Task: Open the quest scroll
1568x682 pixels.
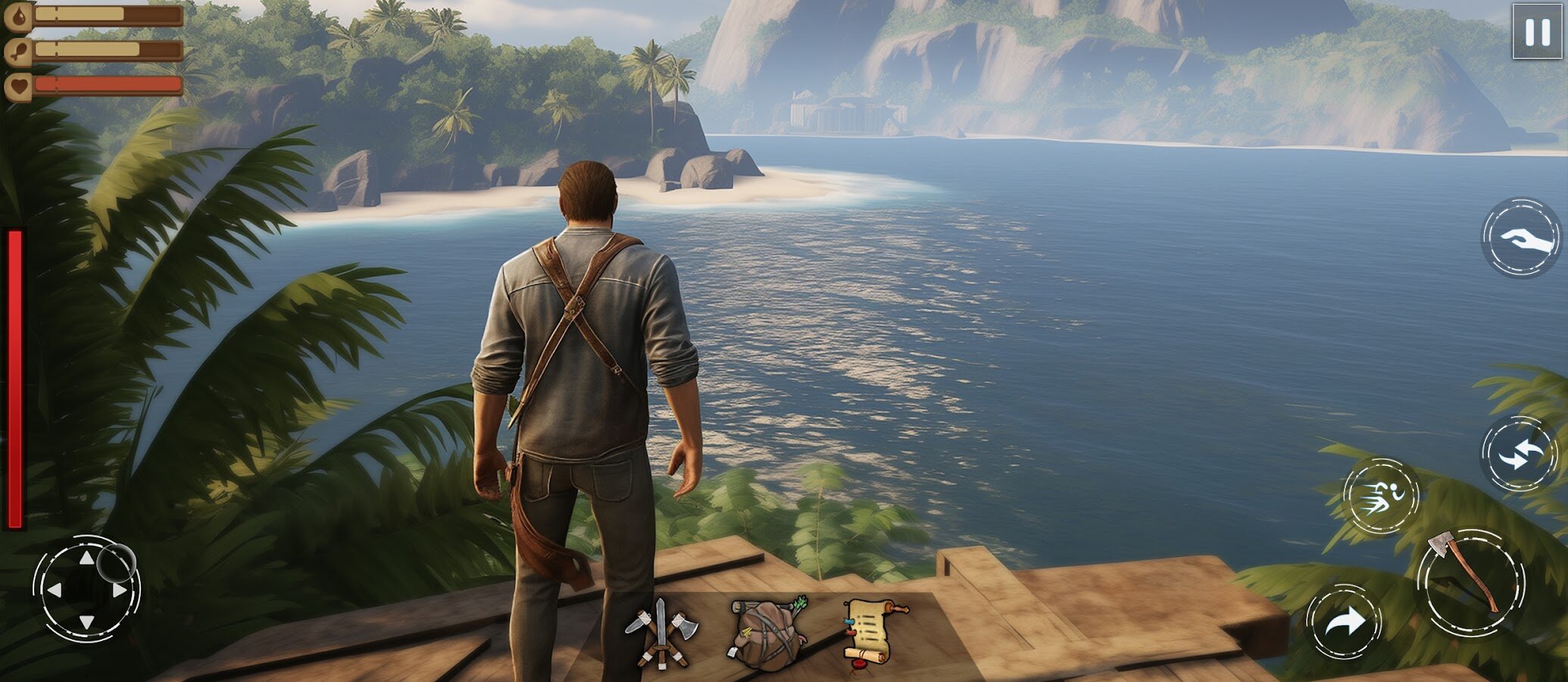Action: click(x=873, y=631)
